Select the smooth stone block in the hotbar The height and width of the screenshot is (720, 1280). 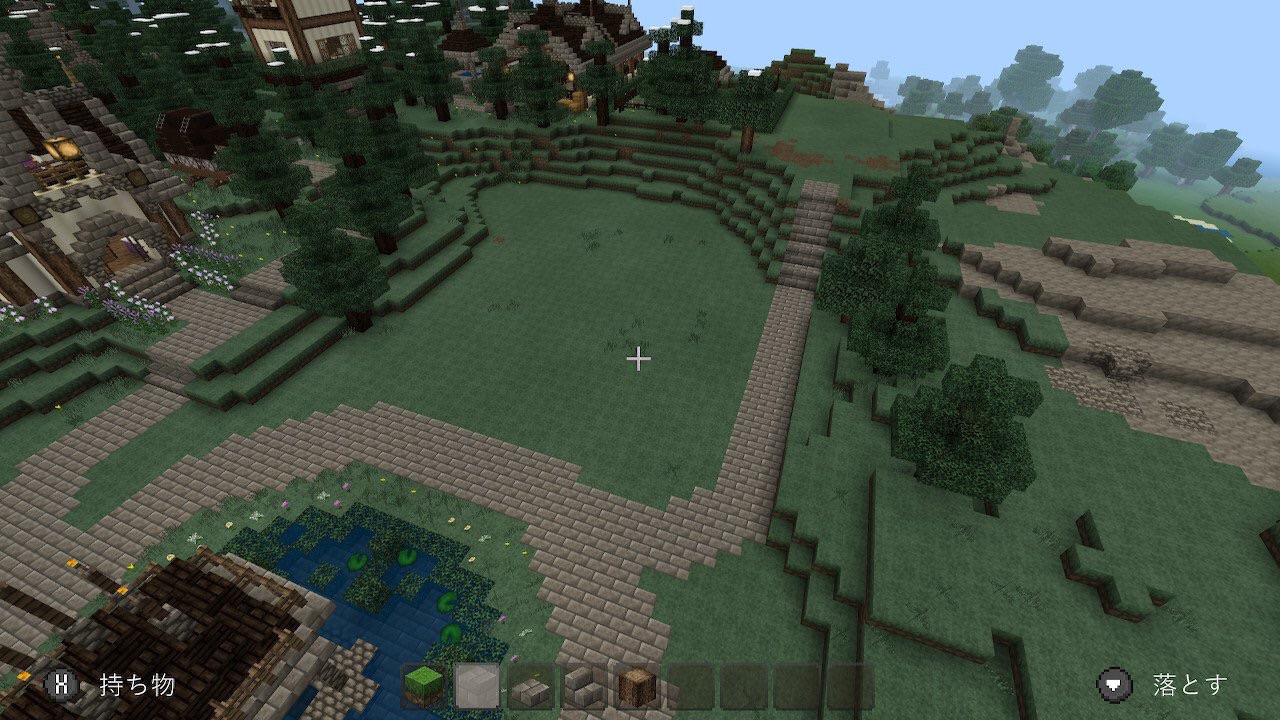pos(476,687)
